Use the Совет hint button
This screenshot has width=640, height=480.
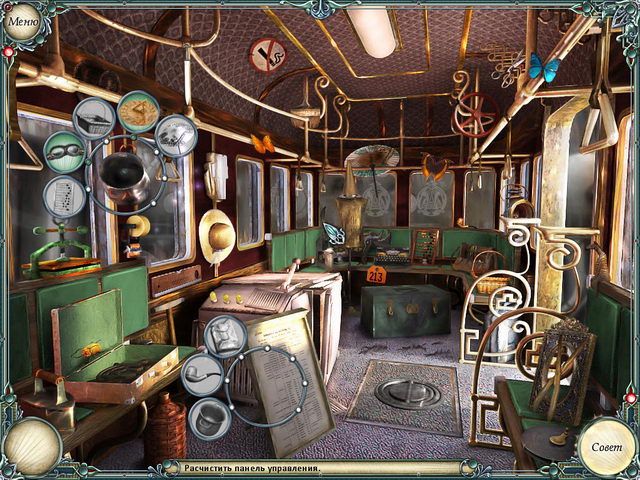[x=606, y=446]
